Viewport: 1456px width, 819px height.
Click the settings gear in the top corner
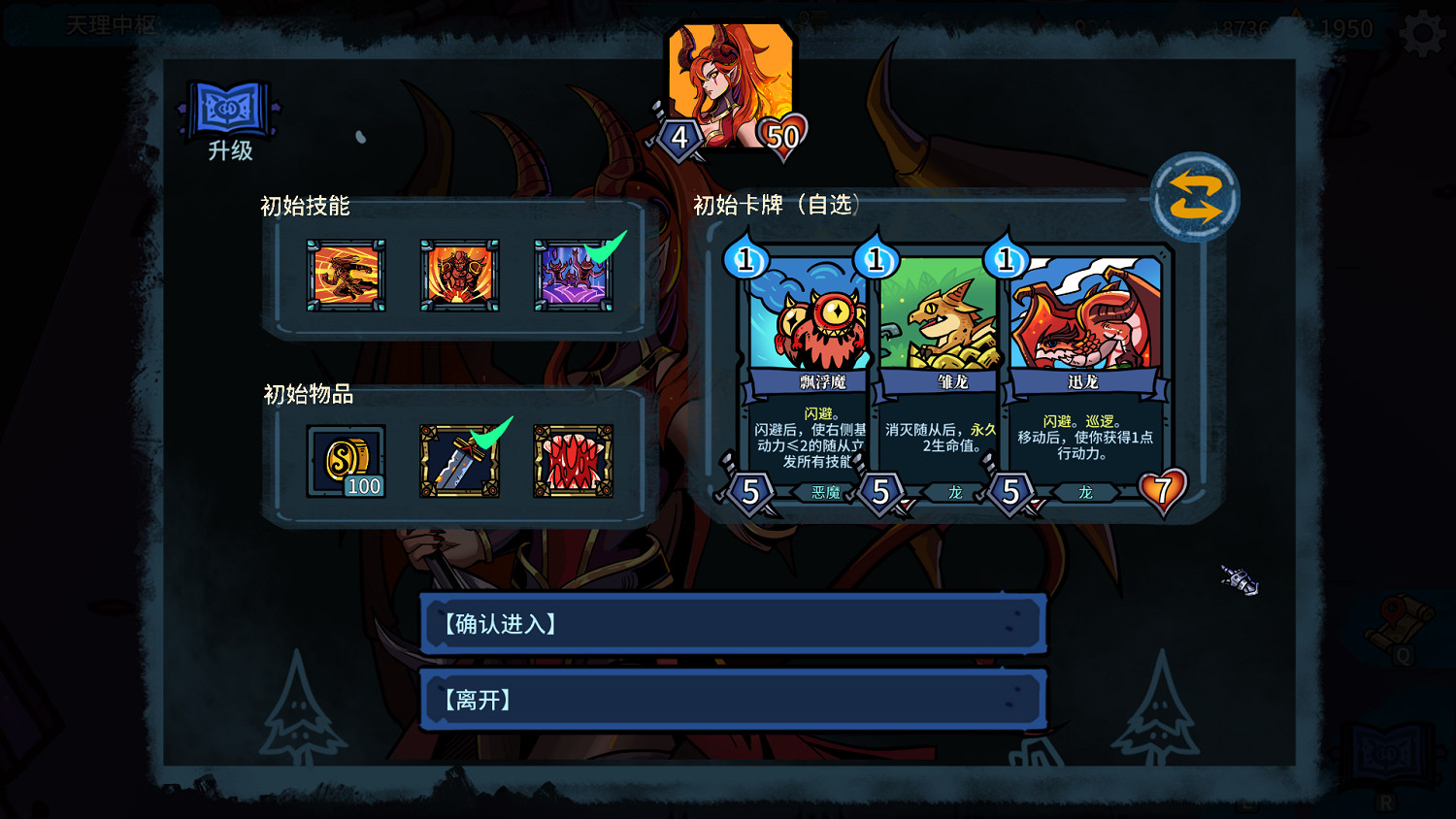1421,30
